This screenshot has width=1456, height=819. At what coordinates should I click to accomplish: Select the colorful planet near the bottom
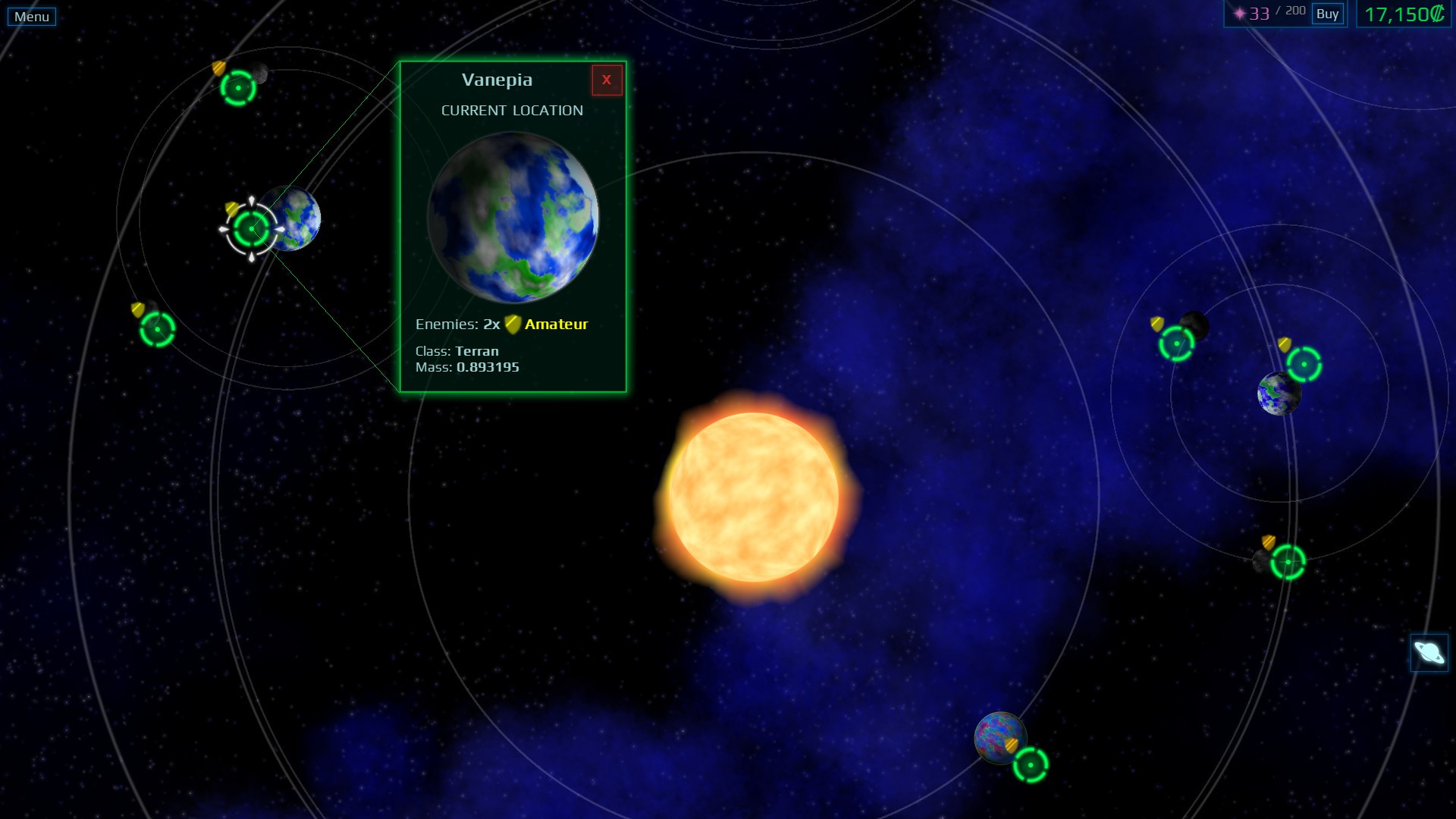click(999, 738)
